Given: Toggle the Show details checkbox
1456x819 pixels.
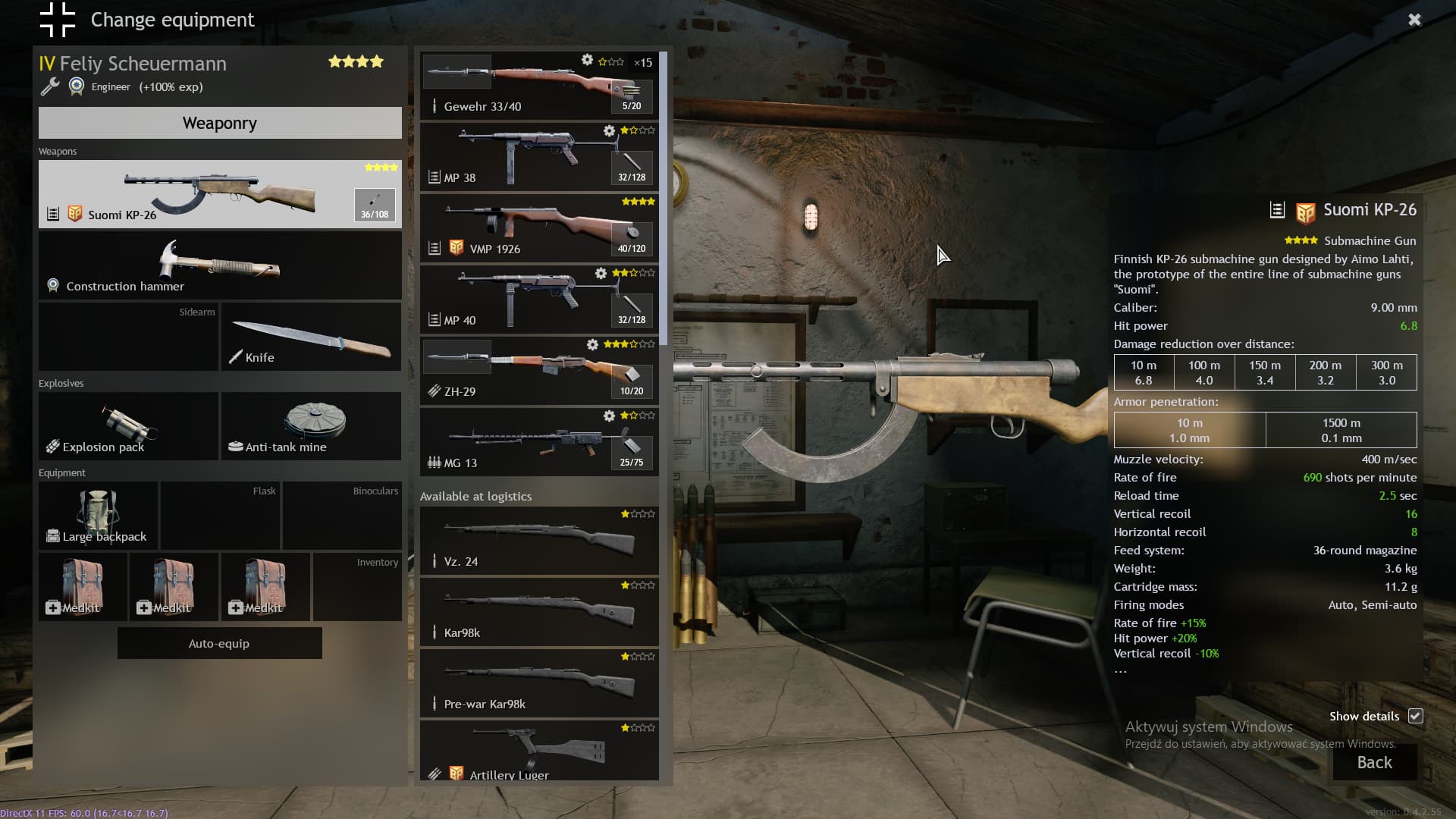Looking at the screenshot, I should pyautogui.click(x=1415, y=716).
